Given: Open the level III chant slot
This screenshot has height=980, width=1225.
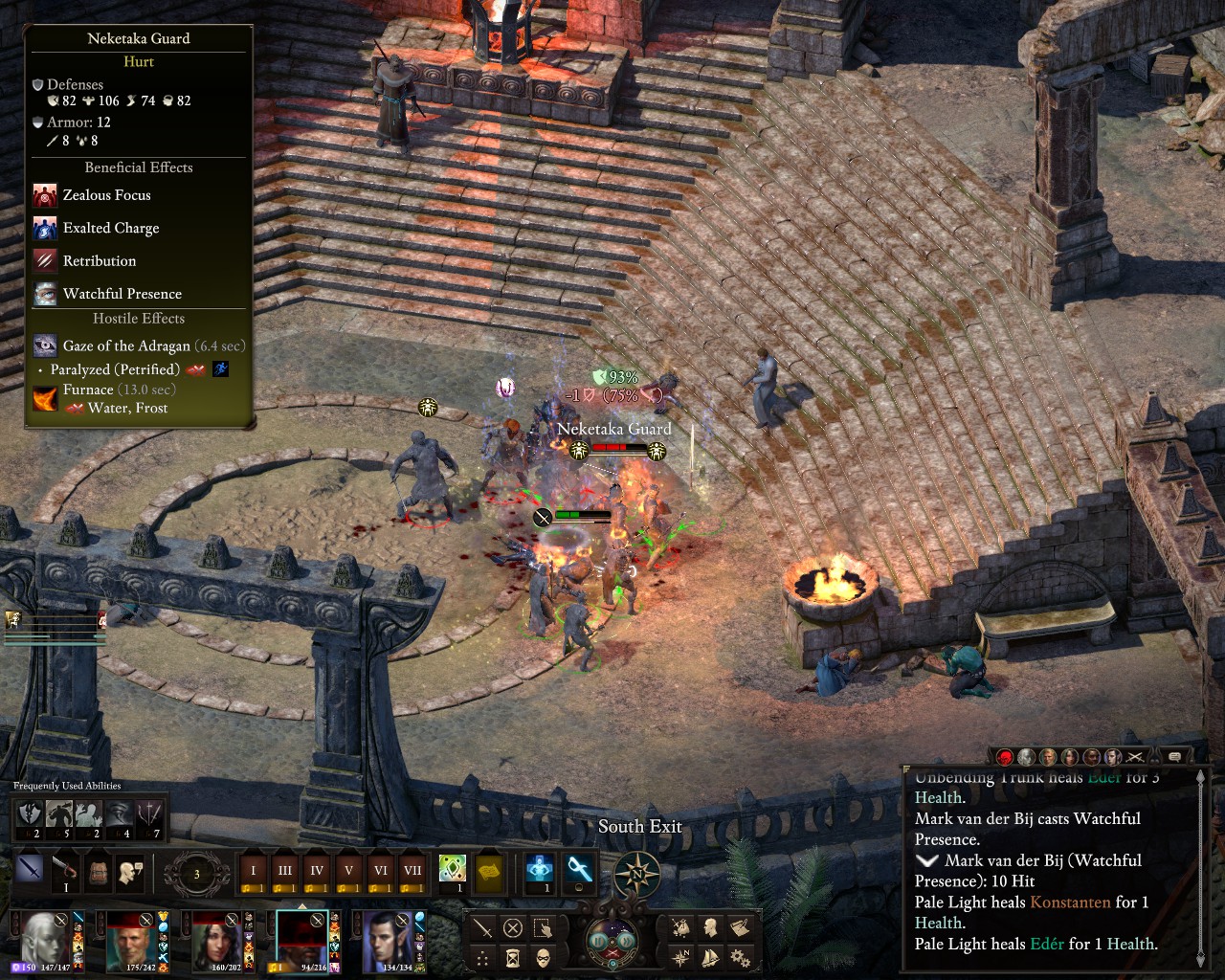Looking at the screenshot, I should click(x=285, y=871).
